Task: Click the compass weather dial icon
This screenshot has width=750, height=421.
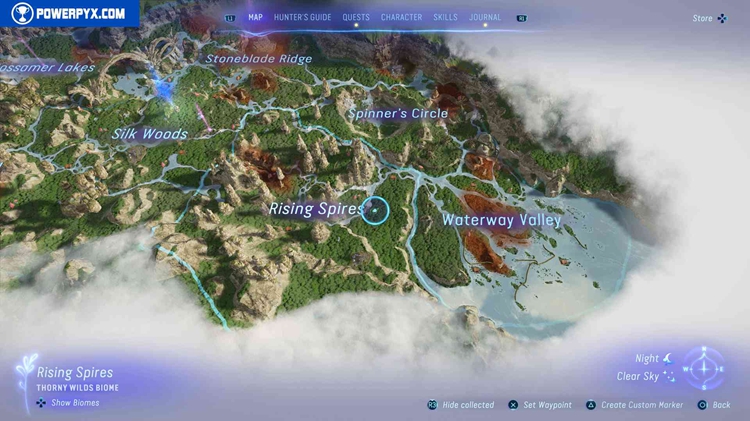Action: [706, 367]
